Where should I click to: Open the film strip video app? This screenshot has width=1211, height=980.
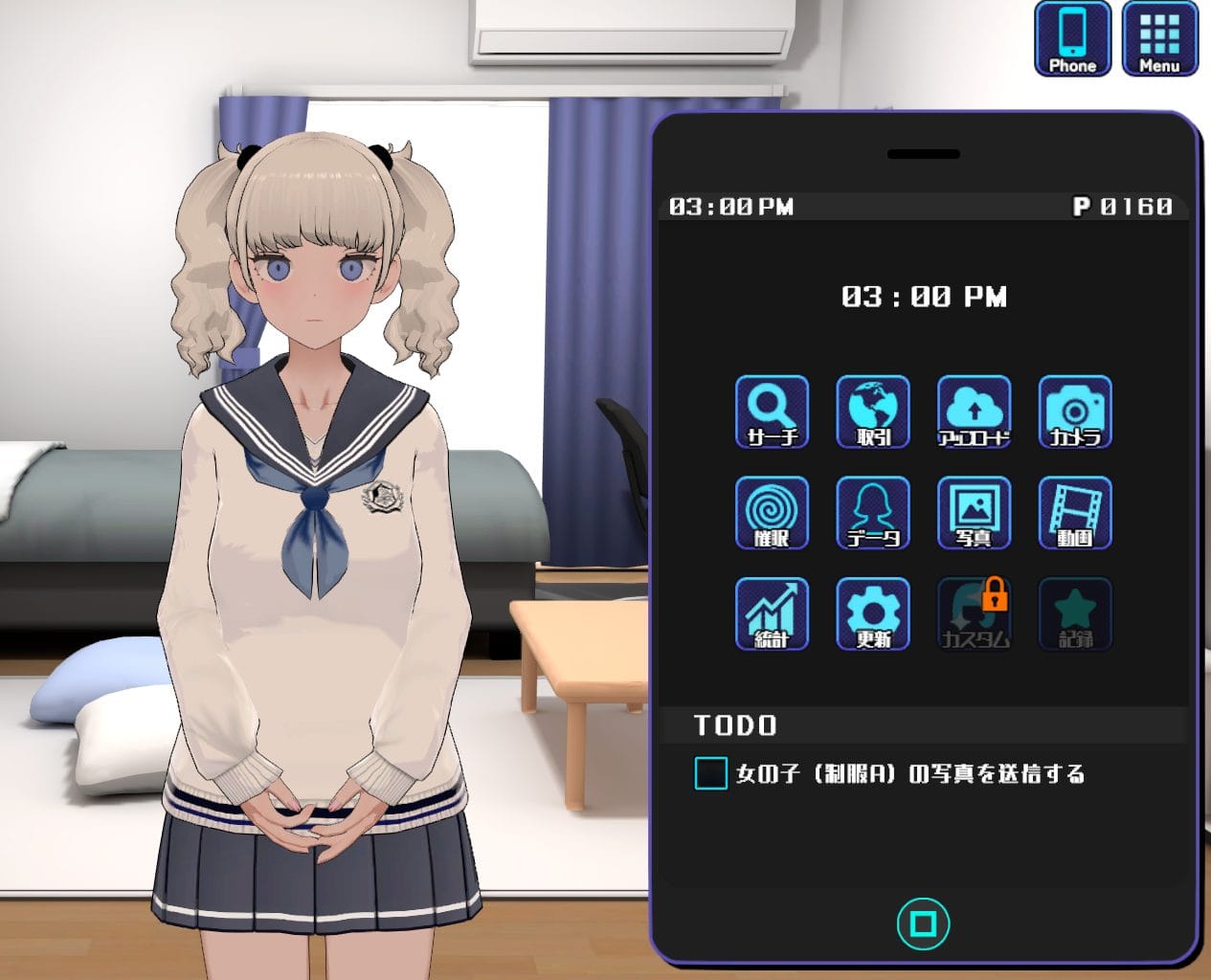coord(1075,513)
